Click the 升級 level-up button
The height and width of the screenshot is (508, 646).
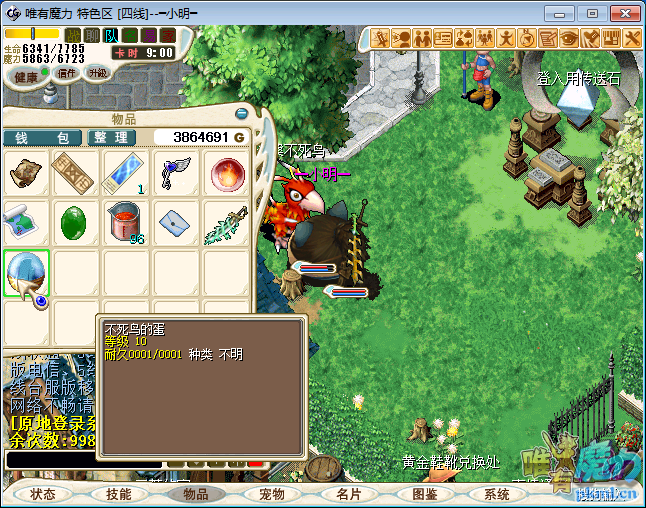click(97, 73)
